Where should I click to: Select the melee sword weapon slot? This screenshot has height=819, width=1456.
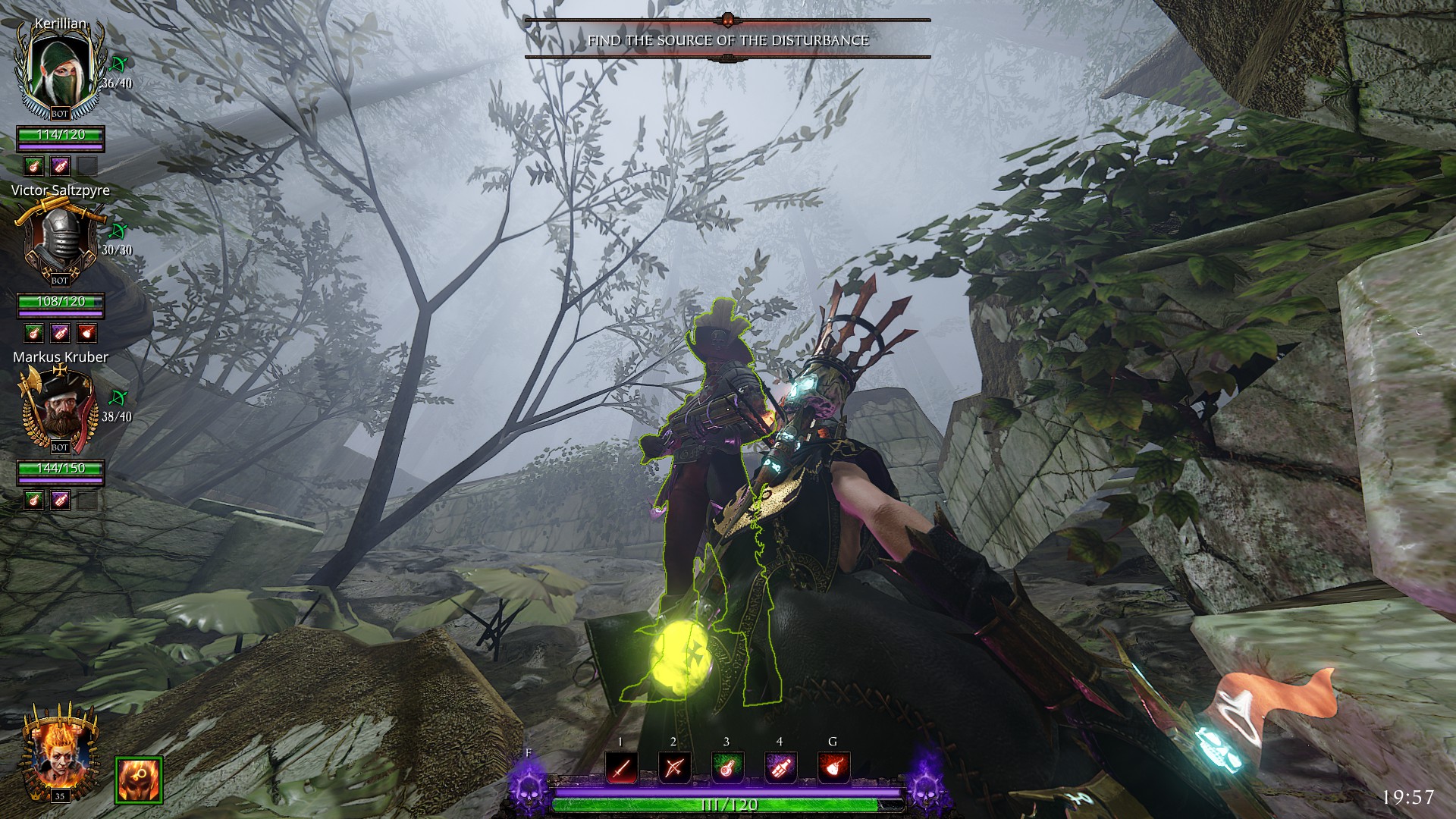tap(620, 769)
